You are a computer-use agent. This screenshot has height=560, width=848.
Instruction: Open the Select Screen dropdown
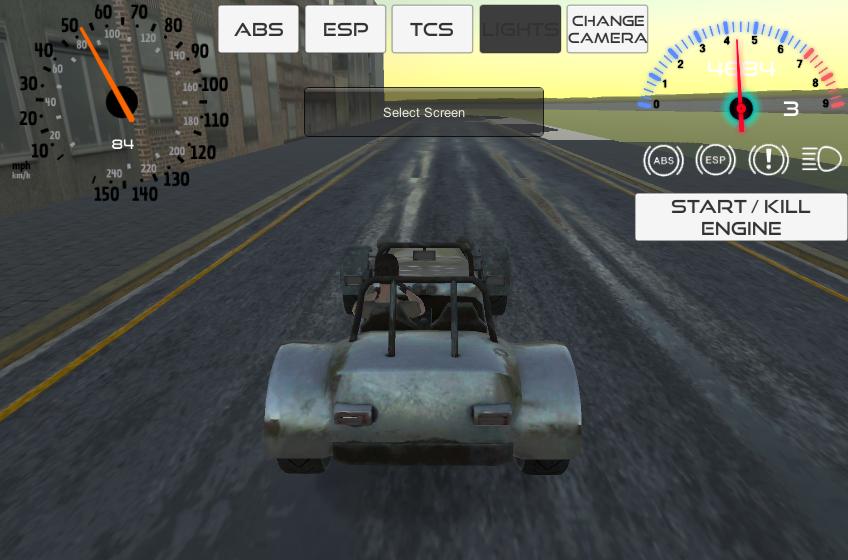point(424,112)
